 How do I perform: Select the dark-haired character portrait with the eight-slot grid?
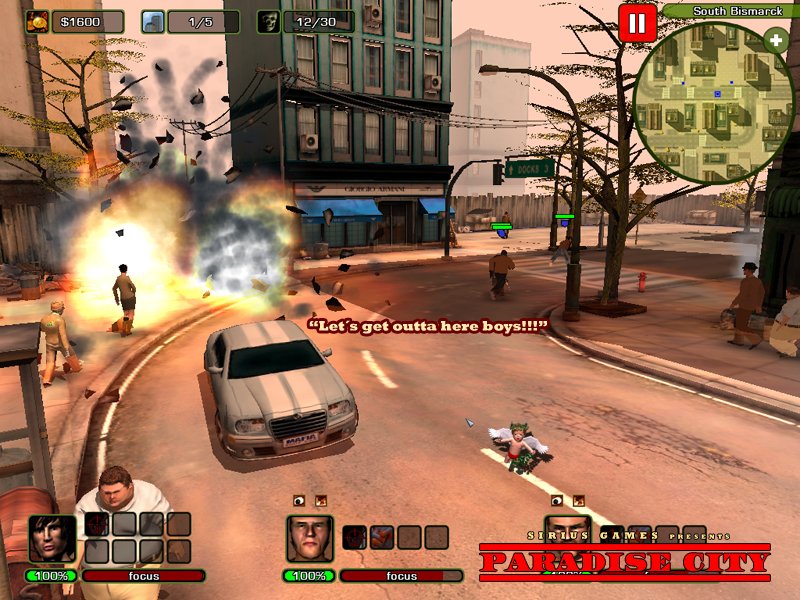[51, 538]
